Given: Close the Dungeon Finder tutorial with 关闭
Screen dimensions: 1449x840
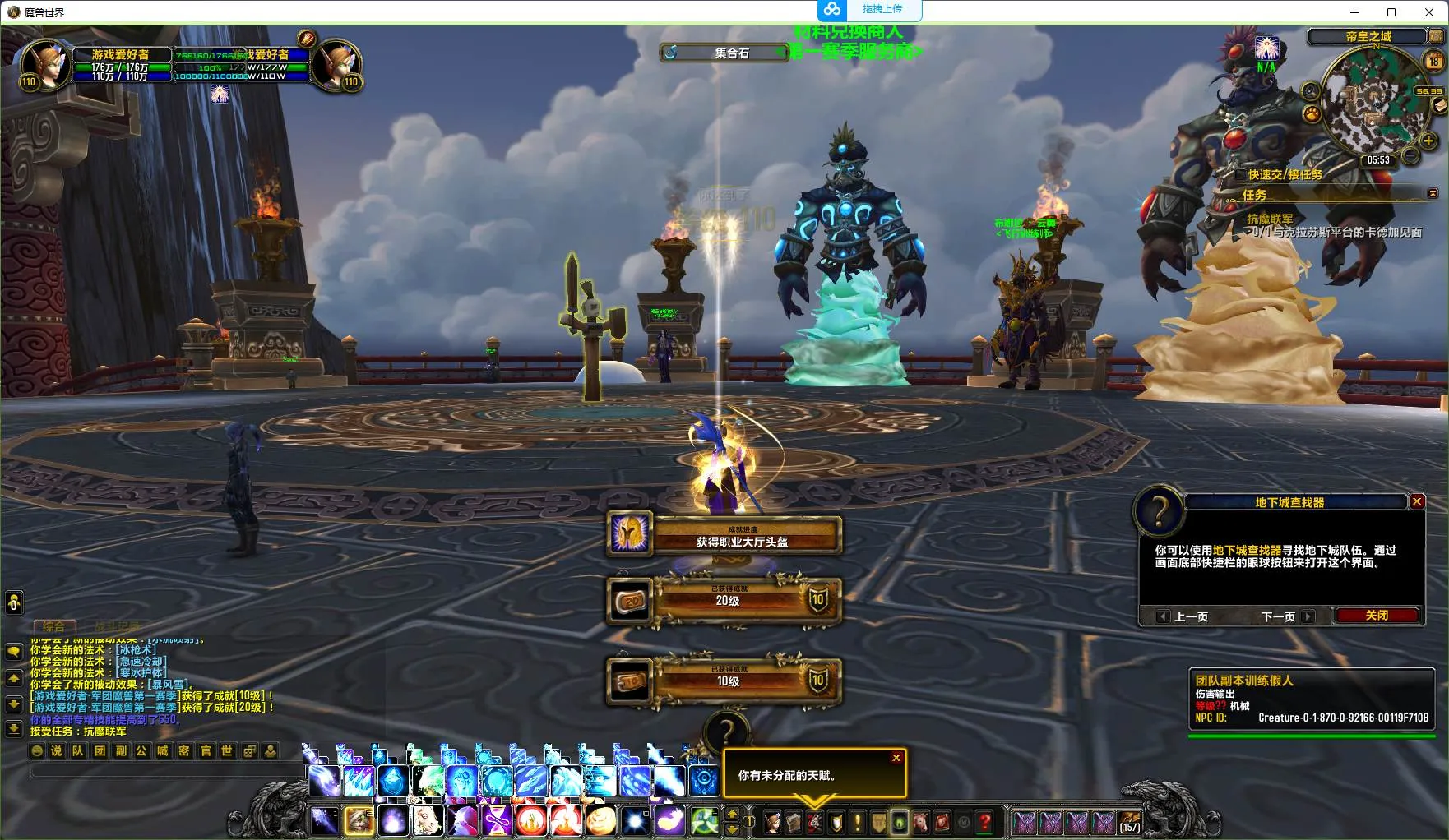Looking at the screenshot, I should pyautogui.click(x=1377, y=616).
